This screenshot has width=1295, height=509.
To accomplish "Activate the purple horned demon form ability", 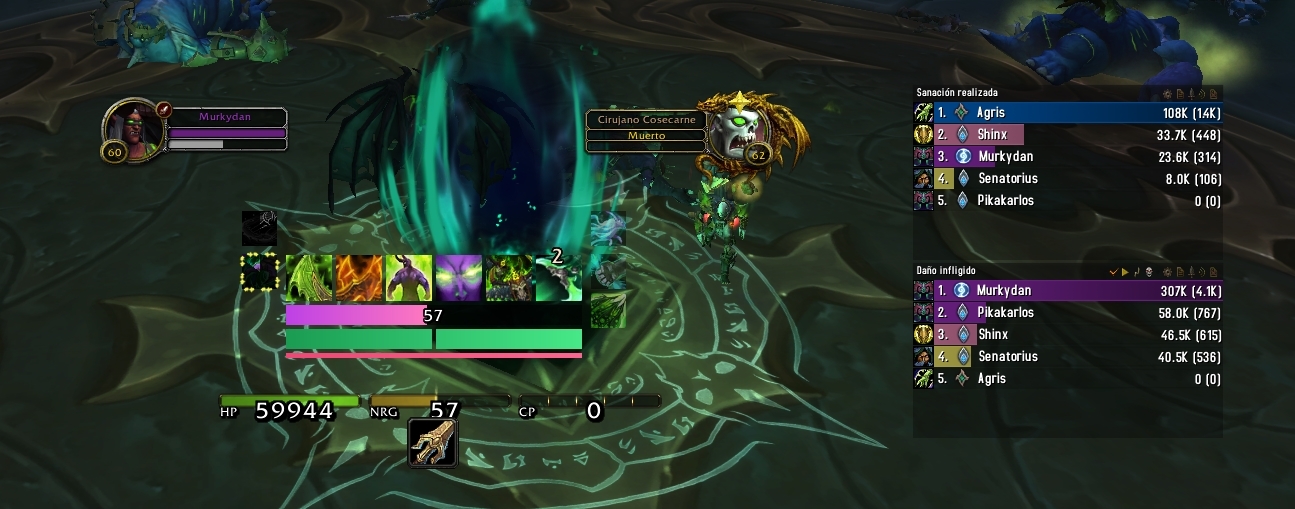I will 409,278.
